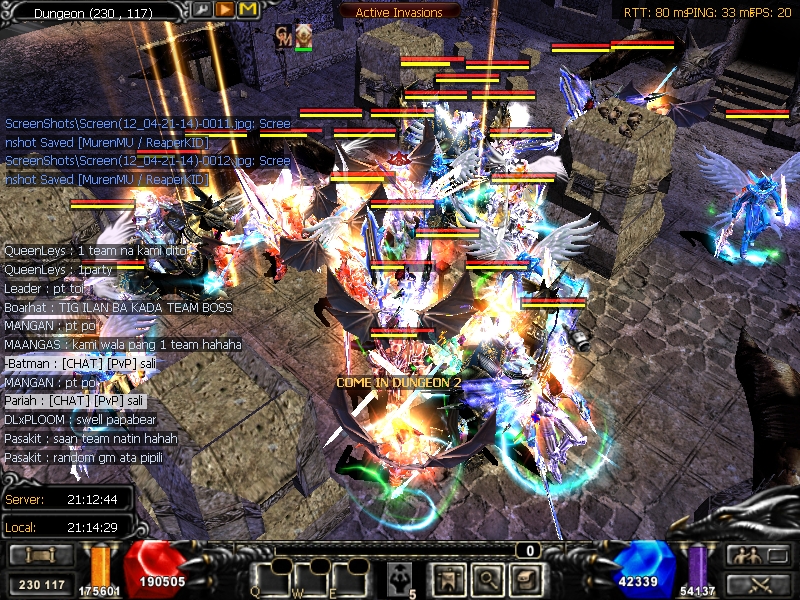
Task: Select the active skill icon slot
Action: 400,577
